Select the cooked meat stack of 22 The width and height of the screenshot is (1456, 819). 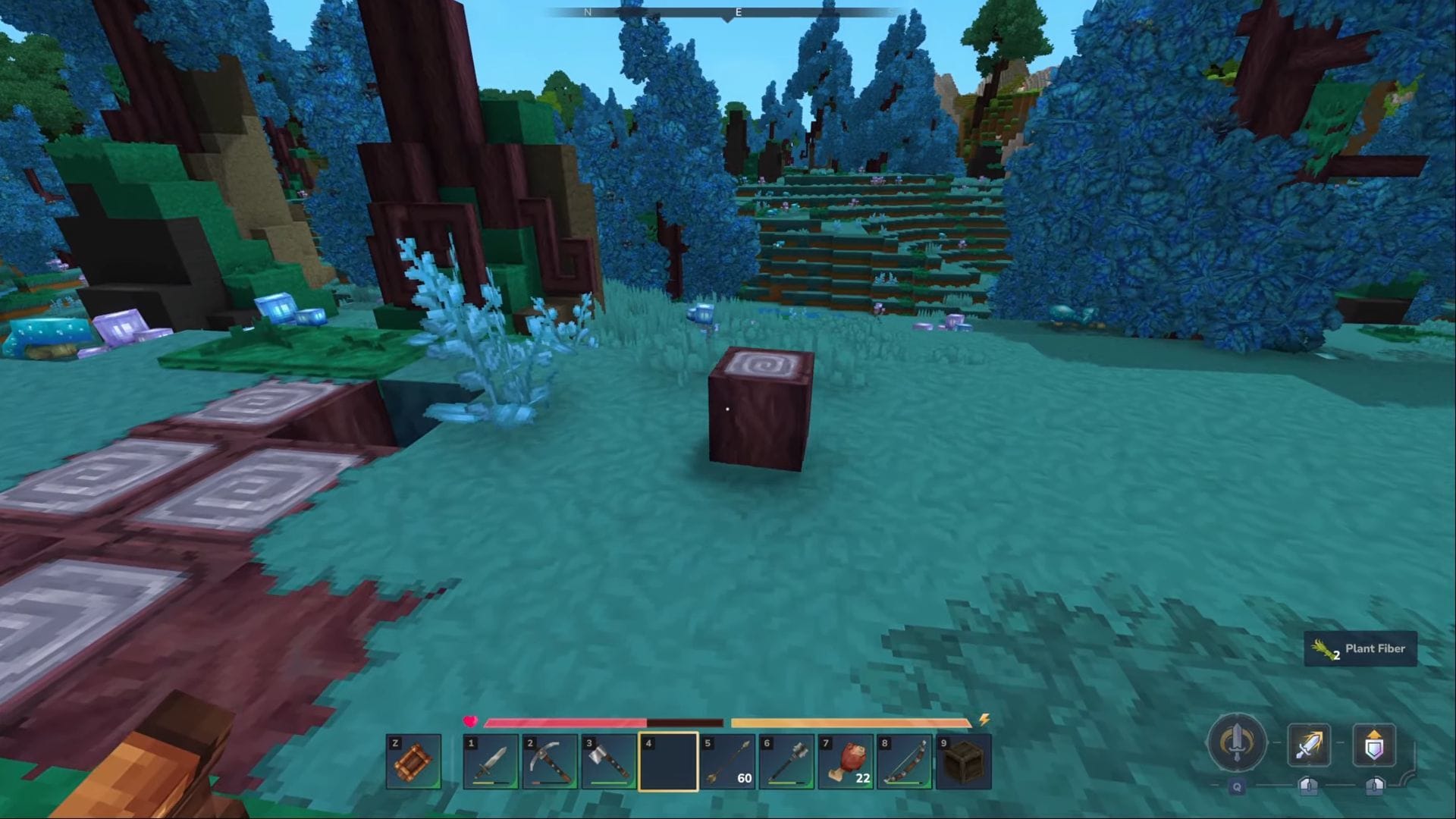pos(846,762)
